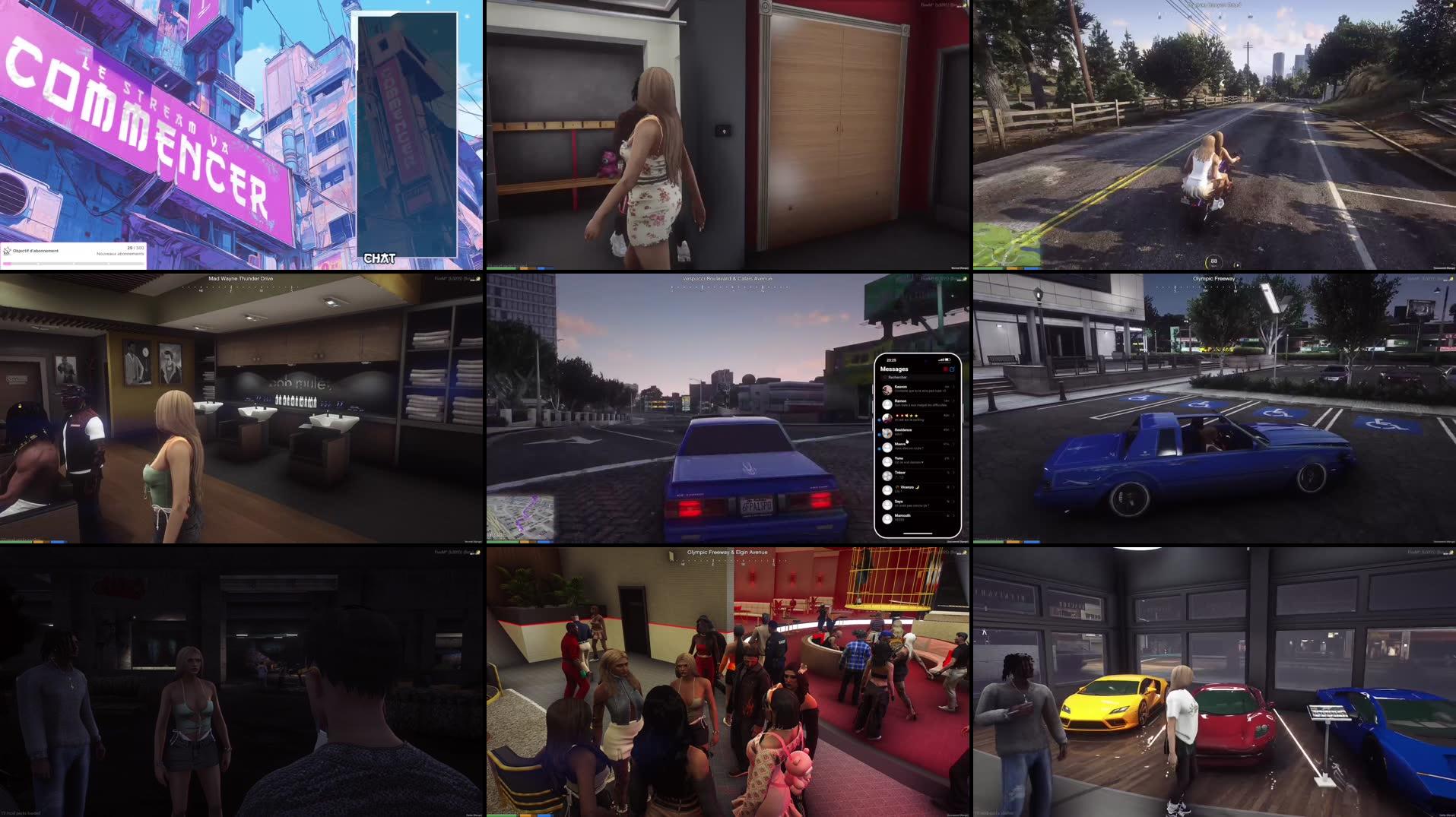This screenshot has height=817, width=1456.
Task: Mark Maeve's conversation as read via blue dot
Action: (x=879, y=449)
